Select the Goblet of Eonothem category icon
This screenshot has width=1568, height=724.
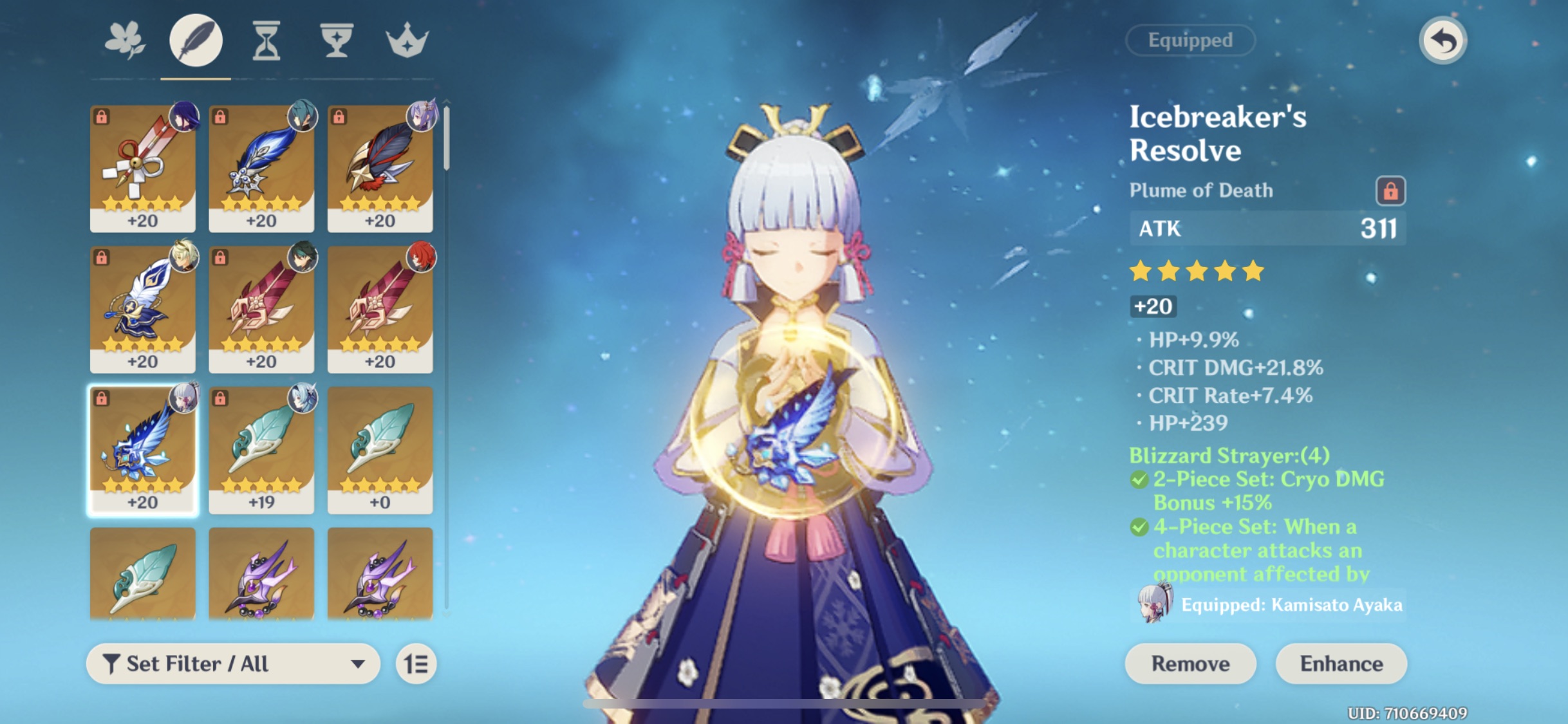tap(337, 41)
